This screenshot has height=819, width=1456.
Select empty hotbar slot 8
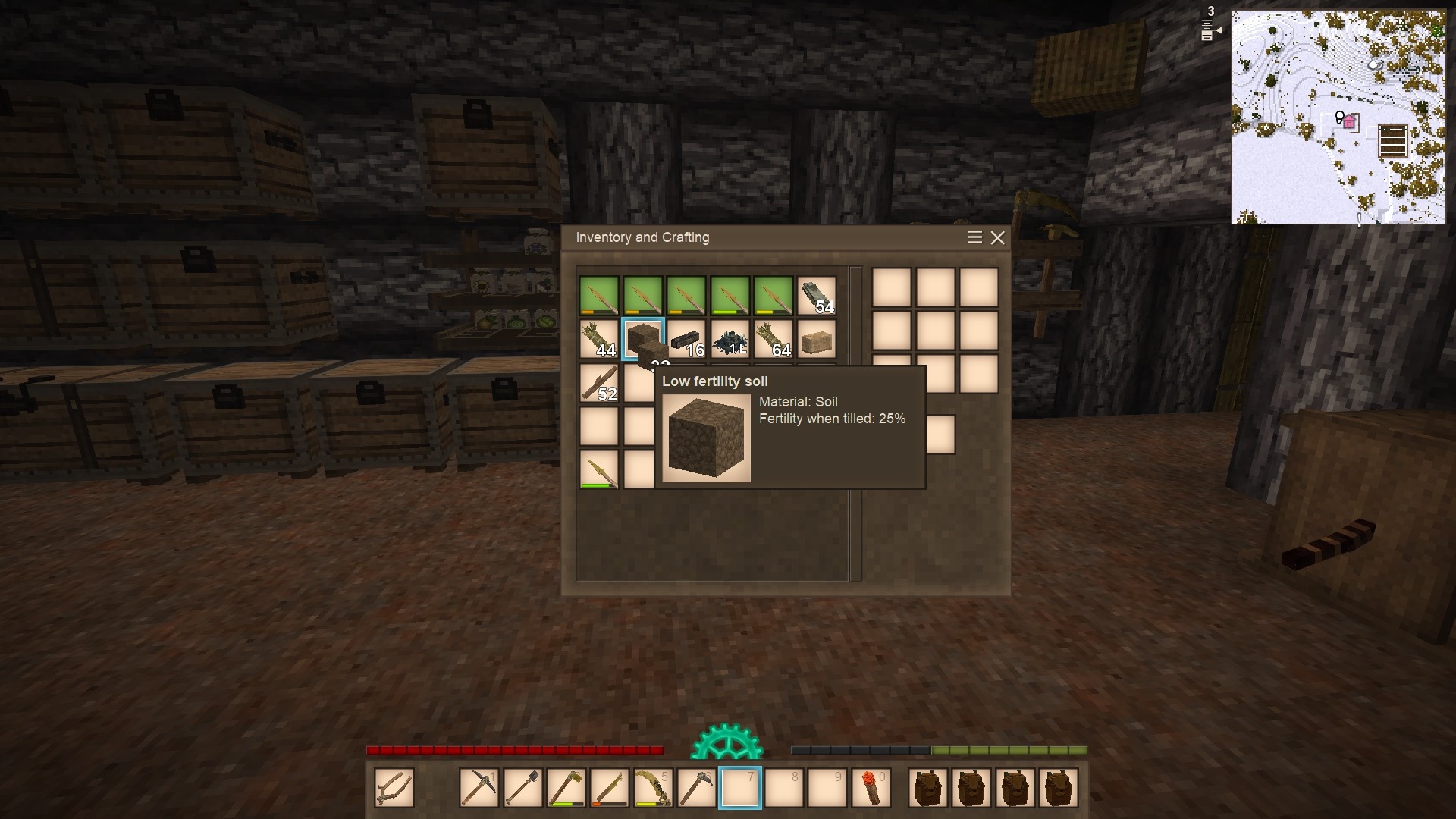pyautogui.click(x=783, y=788)
